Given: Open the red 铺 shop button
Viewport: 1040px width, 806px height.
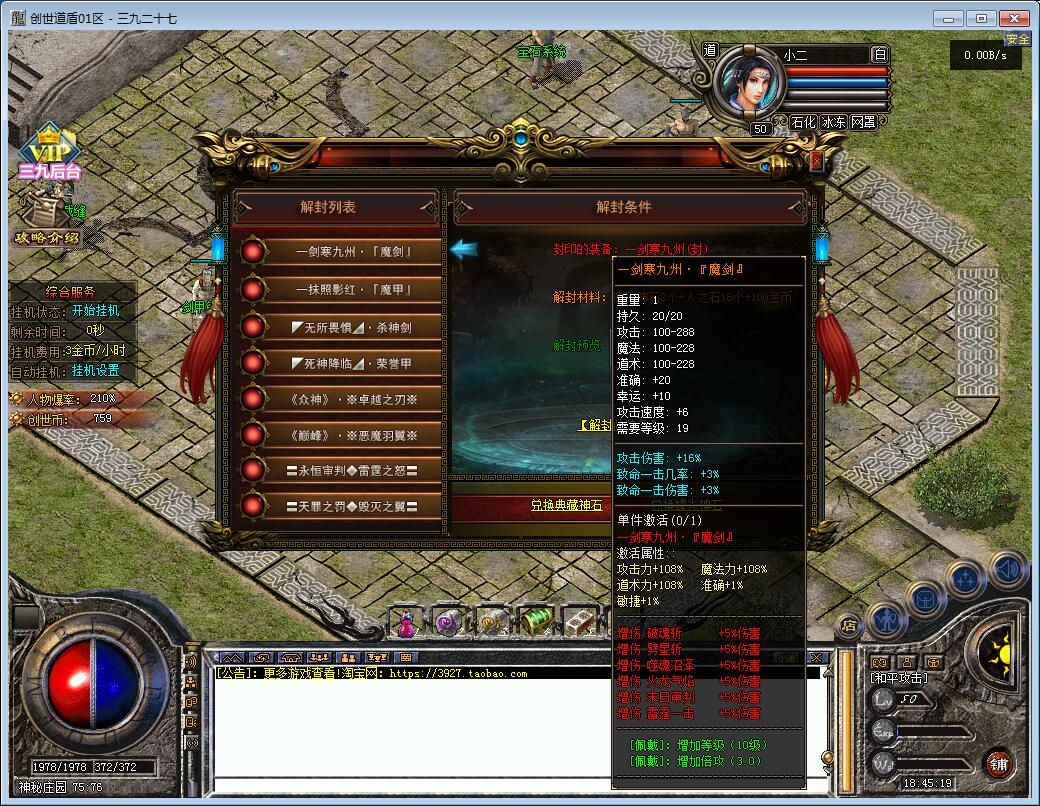Looking at the screenshot, I should (x=997, y=763).
